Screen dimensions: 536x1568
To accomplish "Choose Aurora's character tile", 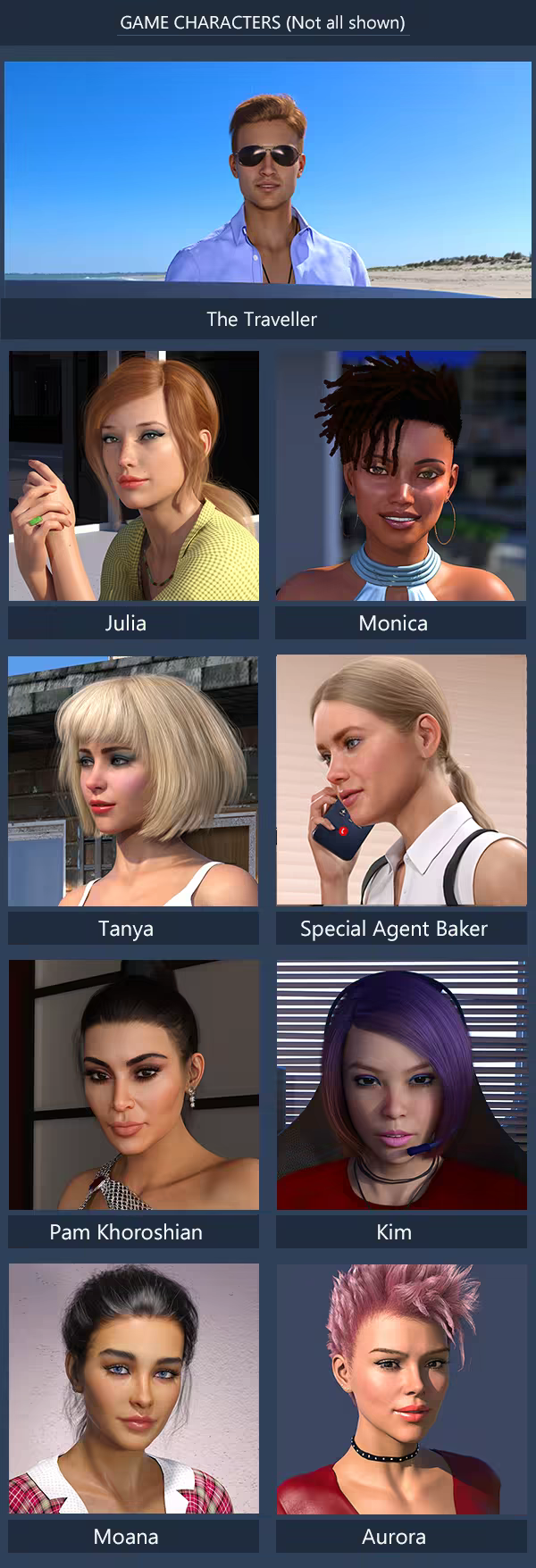I will pyautogui.click(x=401, y=1389).
